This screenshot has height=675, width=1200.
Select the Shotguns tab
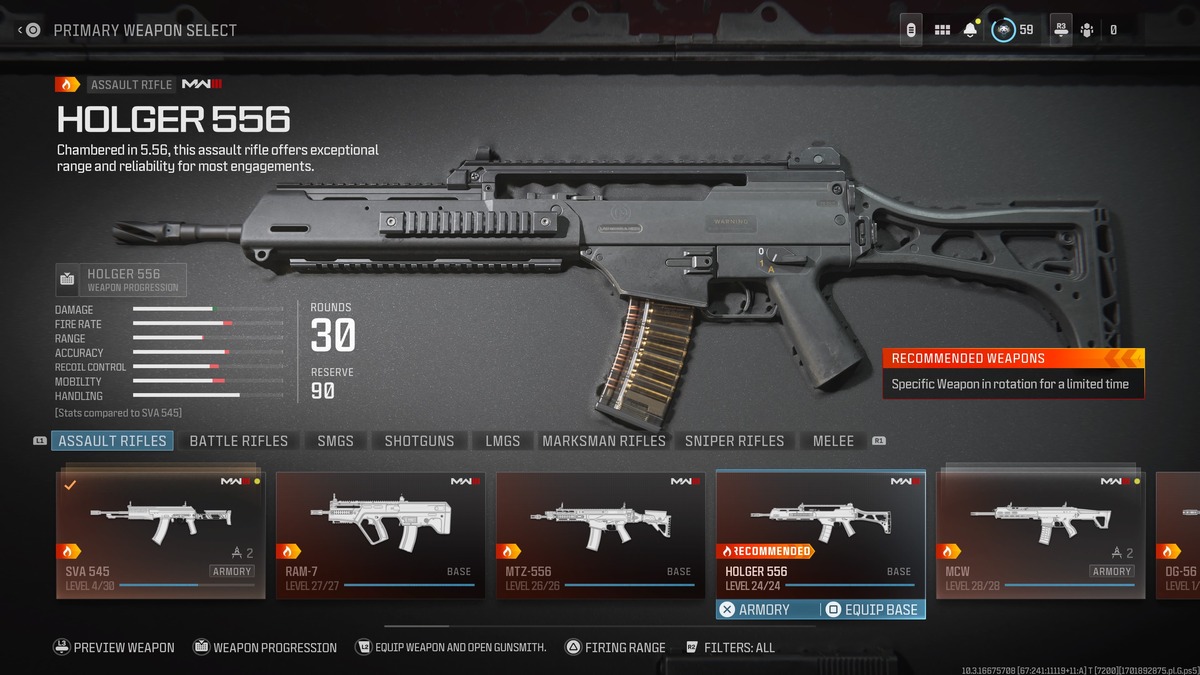click(419, 441)
